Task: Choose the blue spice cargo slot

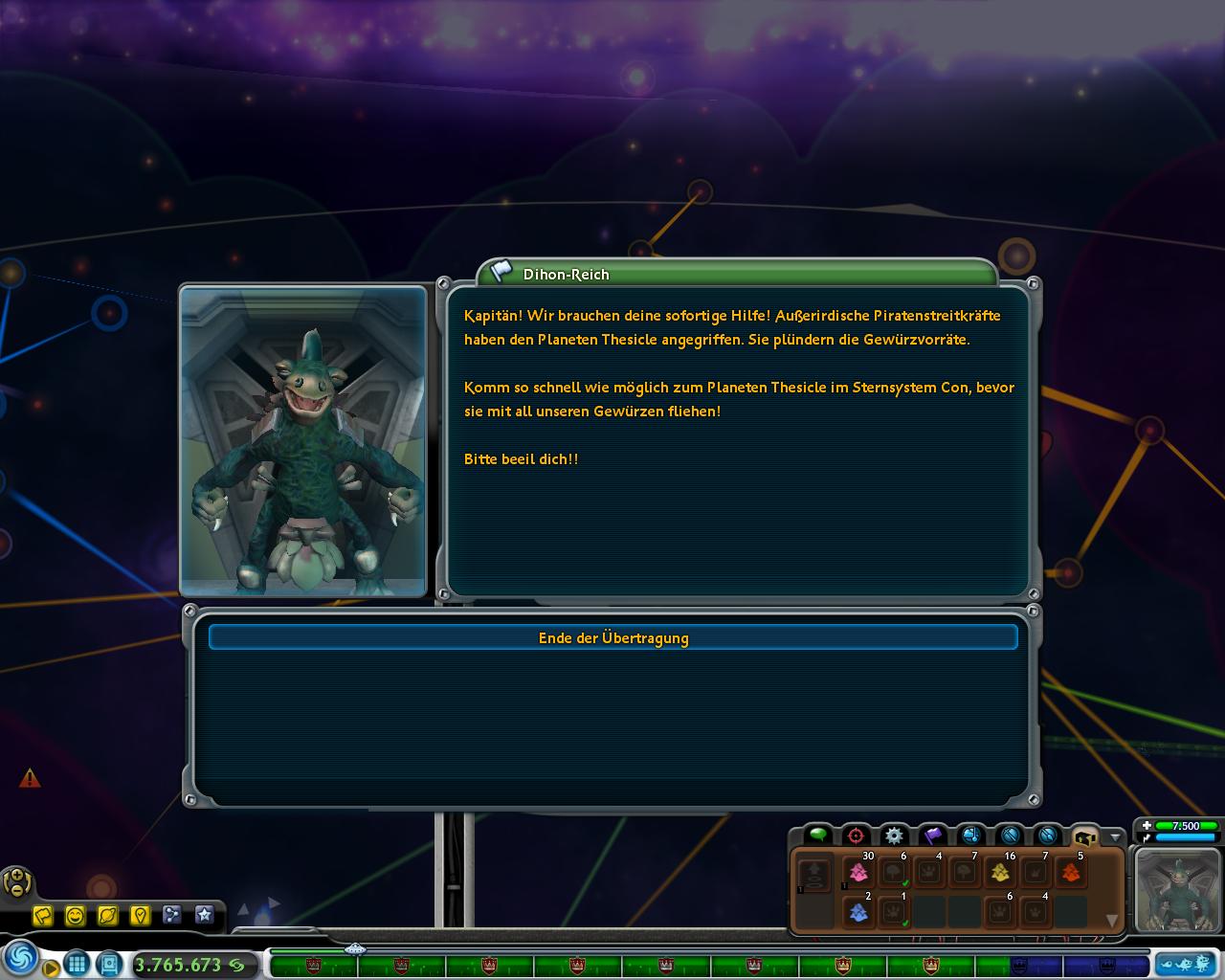Action: [x=858, y=912]
